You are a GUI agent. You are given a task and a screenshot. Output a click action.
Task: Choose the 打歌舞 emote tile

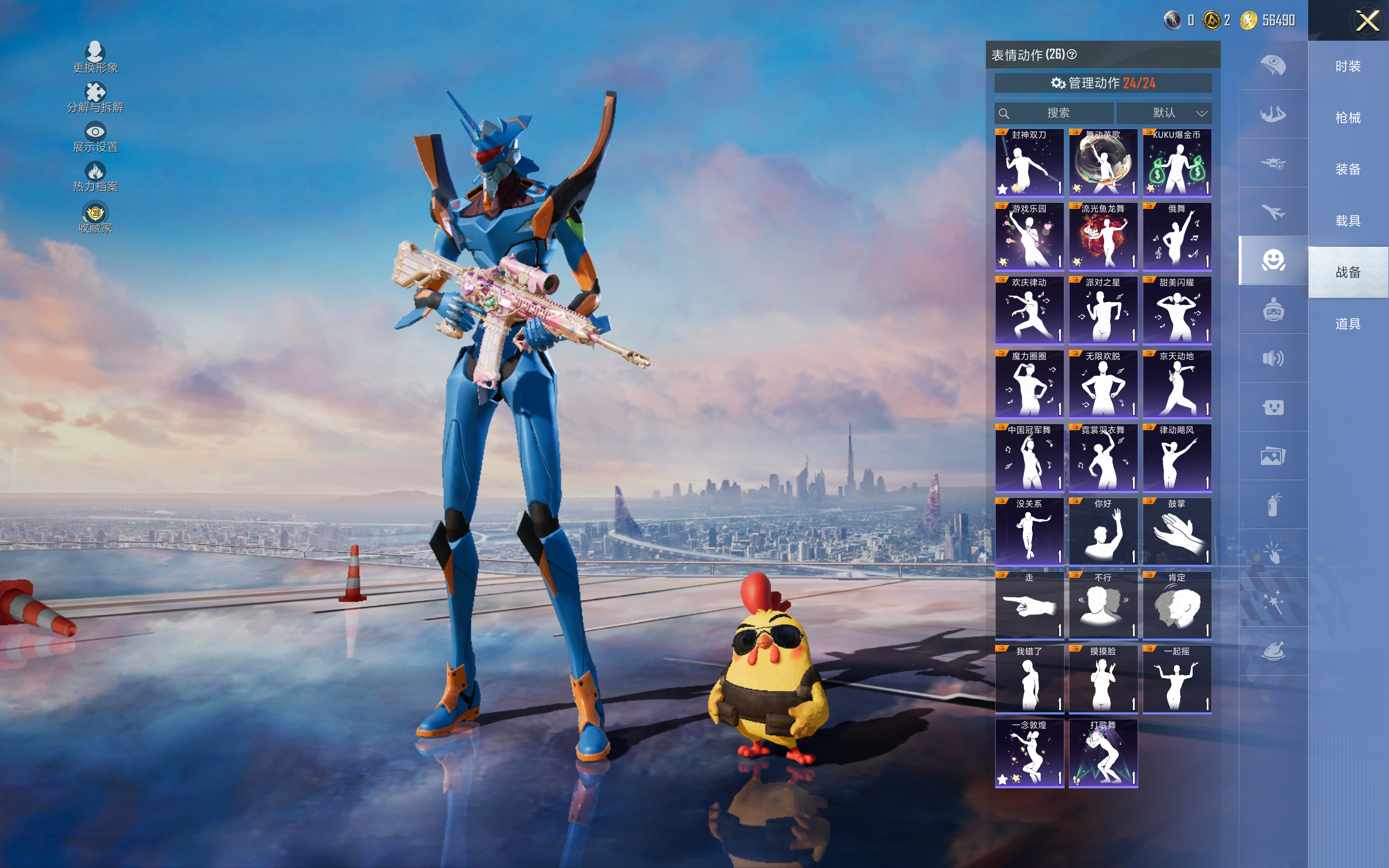pos(1103,753)
